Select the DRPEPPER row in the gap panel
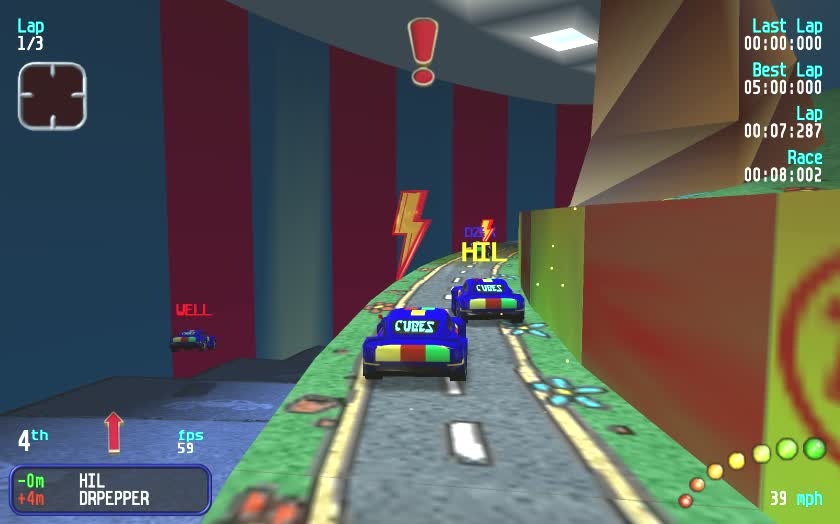840x524 pixels. 110,498
